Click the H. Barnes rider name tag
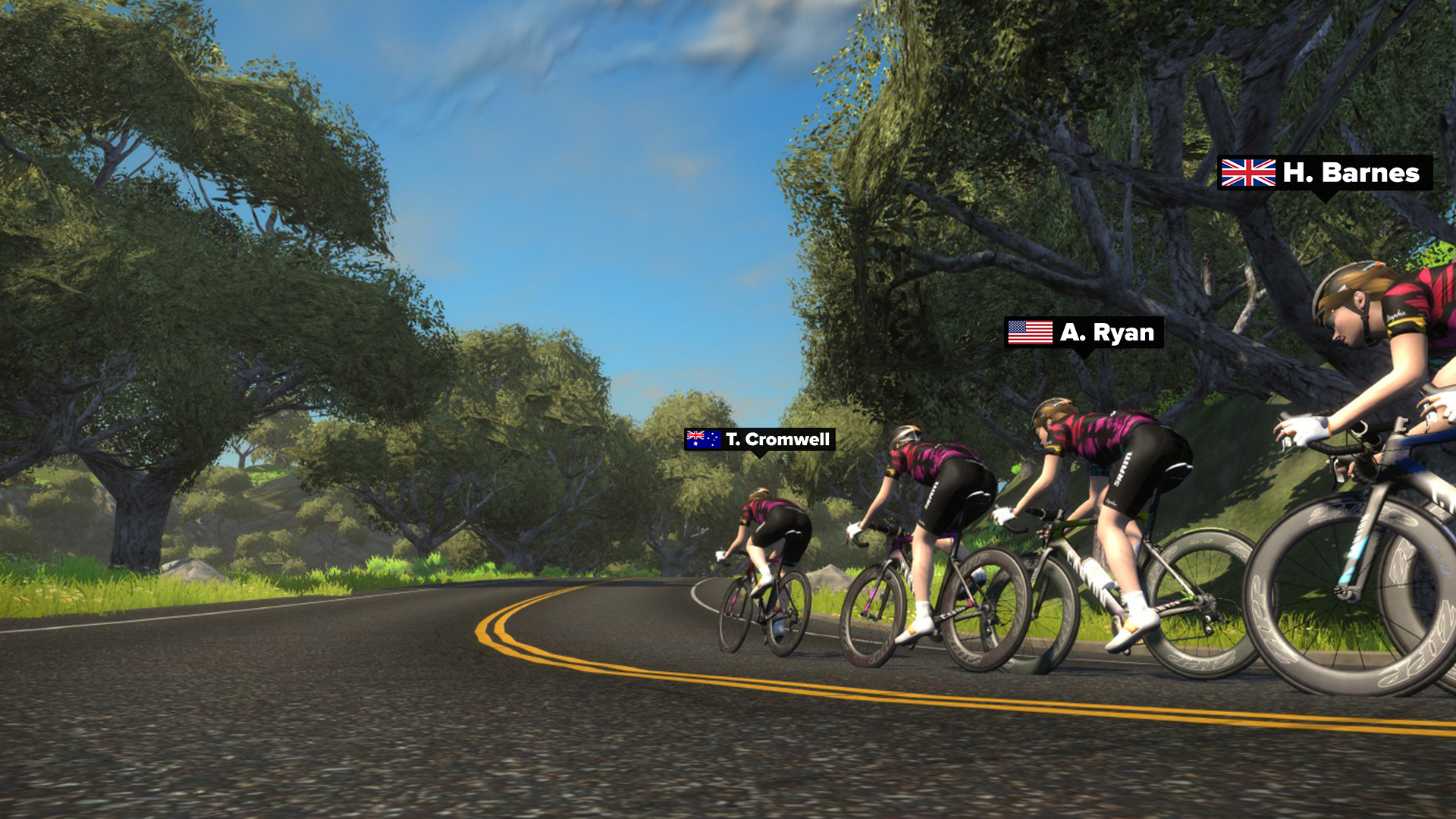The image size is (1456, 819). 1325,173
